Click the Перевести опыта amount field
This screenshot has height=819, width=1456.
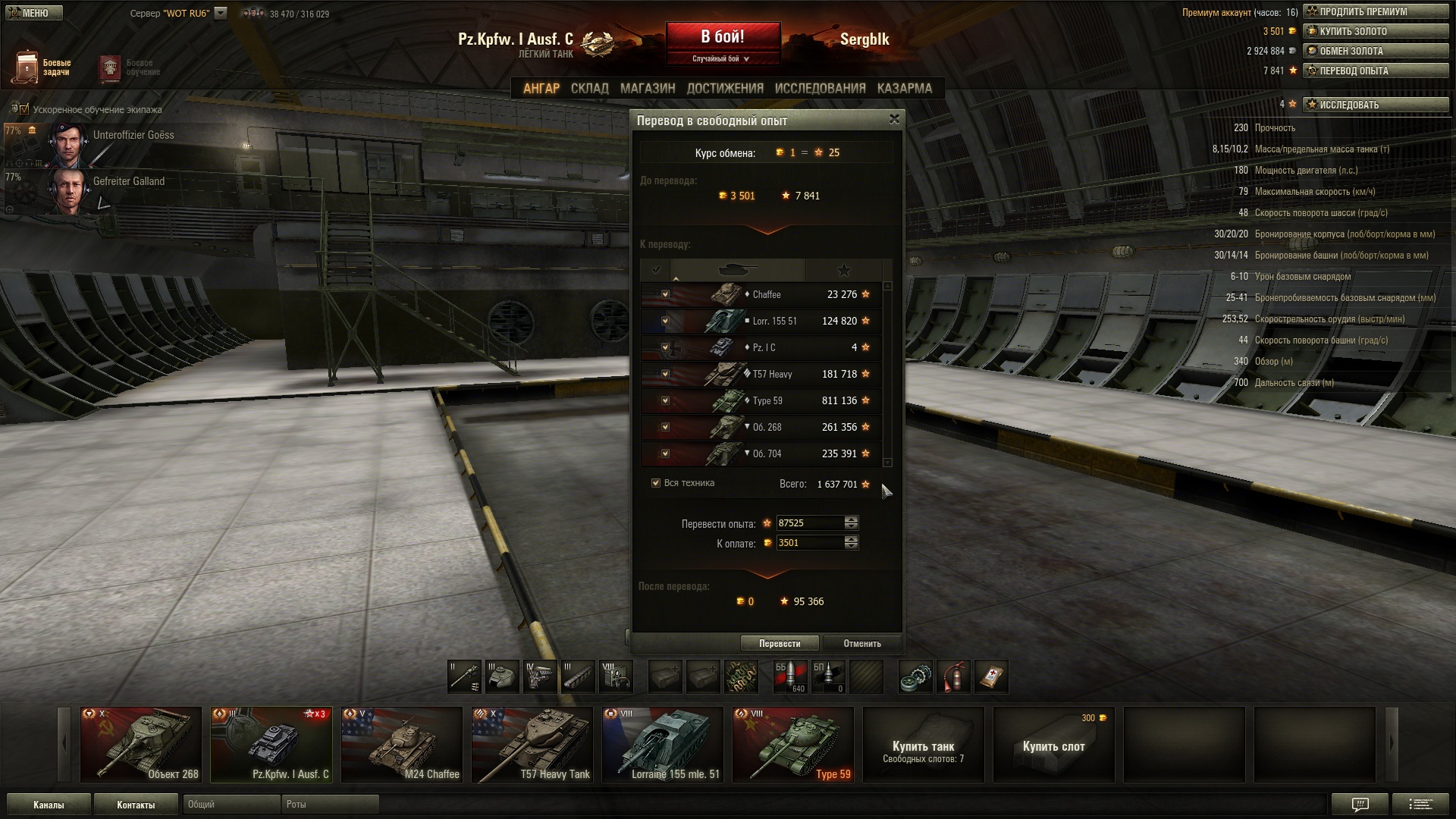coord(809,522)
